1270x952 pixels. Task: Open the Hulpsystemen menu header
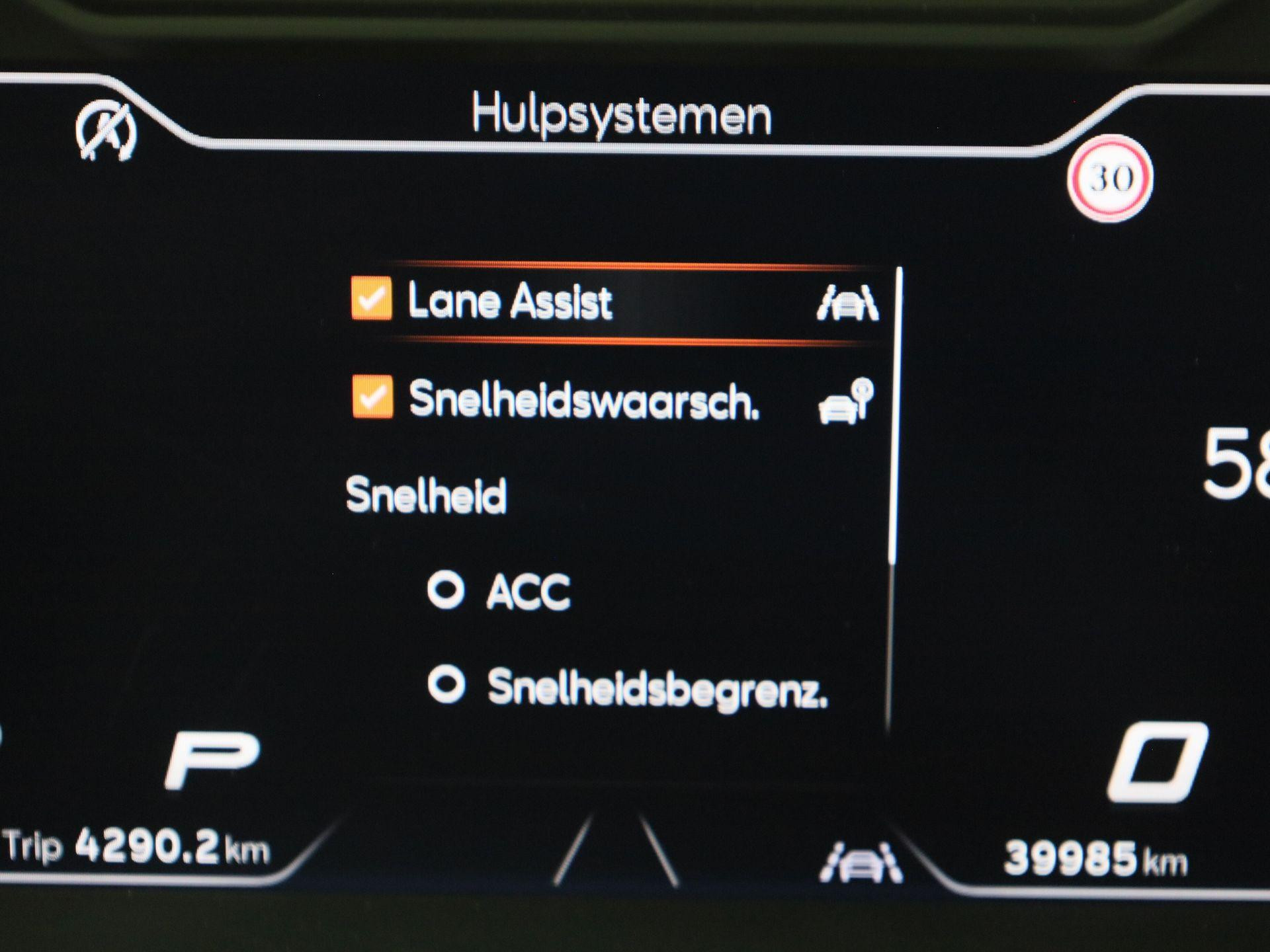pos(625,114)
